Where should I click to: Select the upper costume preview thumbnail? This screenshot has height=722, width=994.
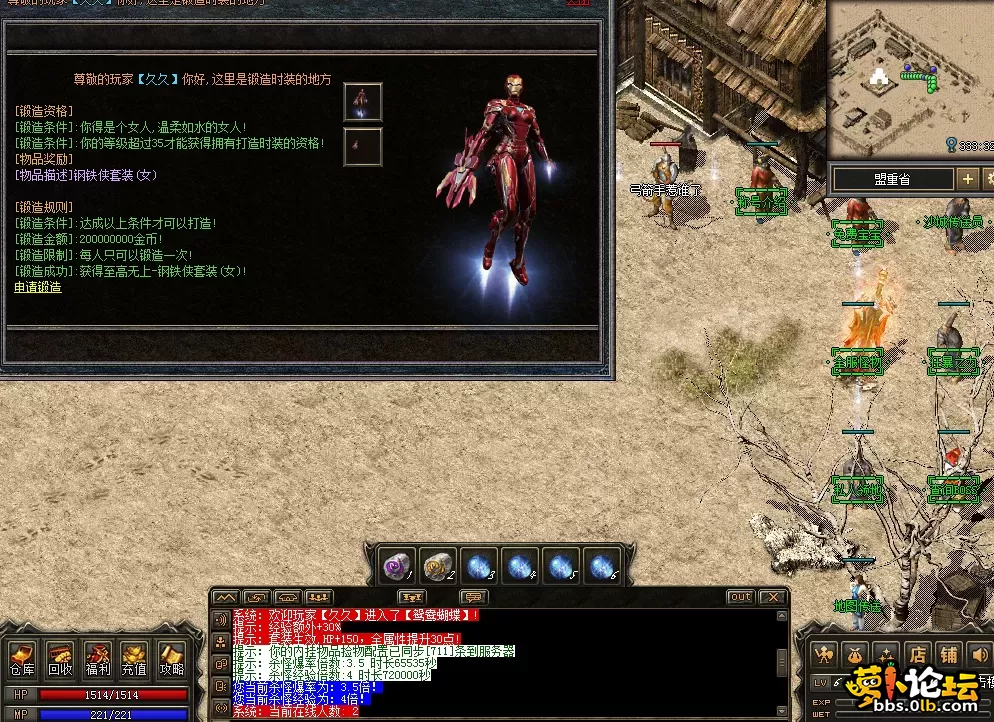point(363,102)
